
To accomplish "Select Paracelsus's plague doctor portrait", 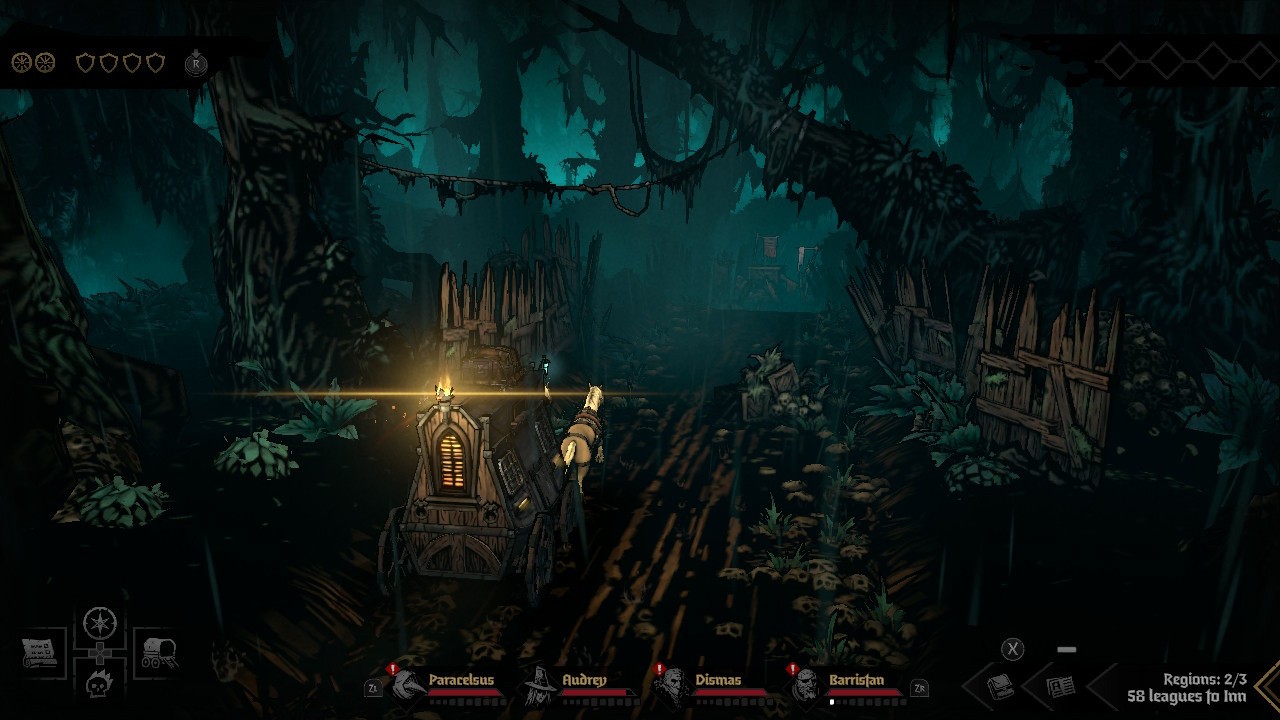I will (410, 686).
